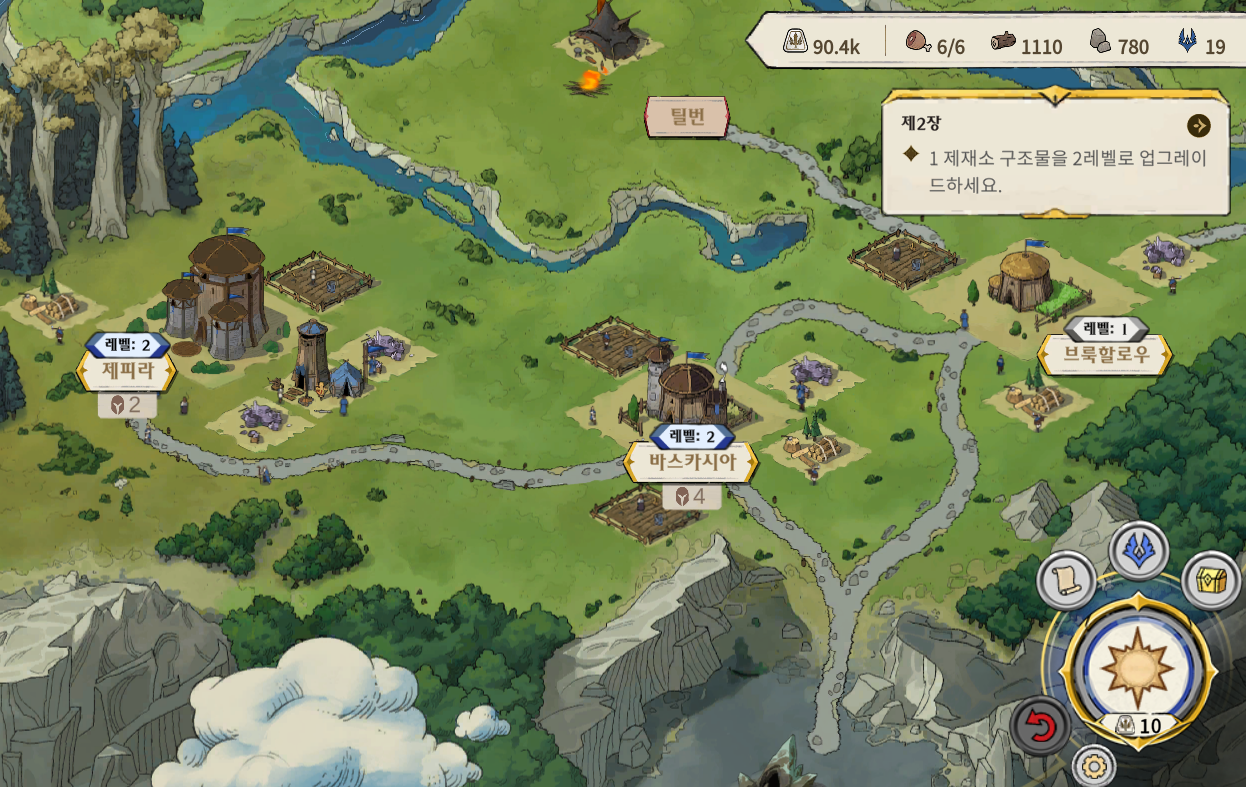Screen dimensions: 1246x787
Task: Open the golden treasure chest
Action: coord(1211,580)
